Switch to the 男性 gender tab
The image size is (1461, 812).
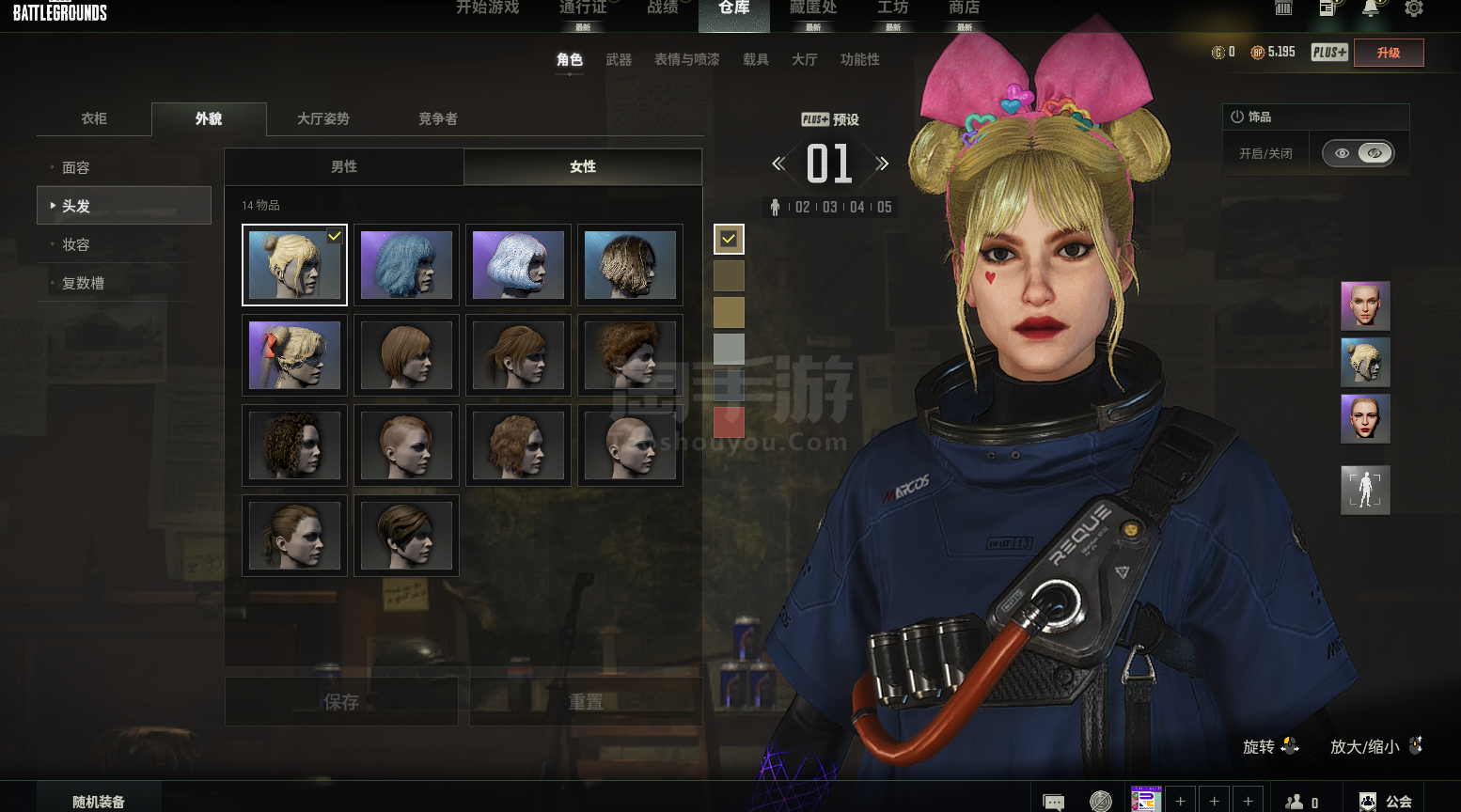click(344, 166)
